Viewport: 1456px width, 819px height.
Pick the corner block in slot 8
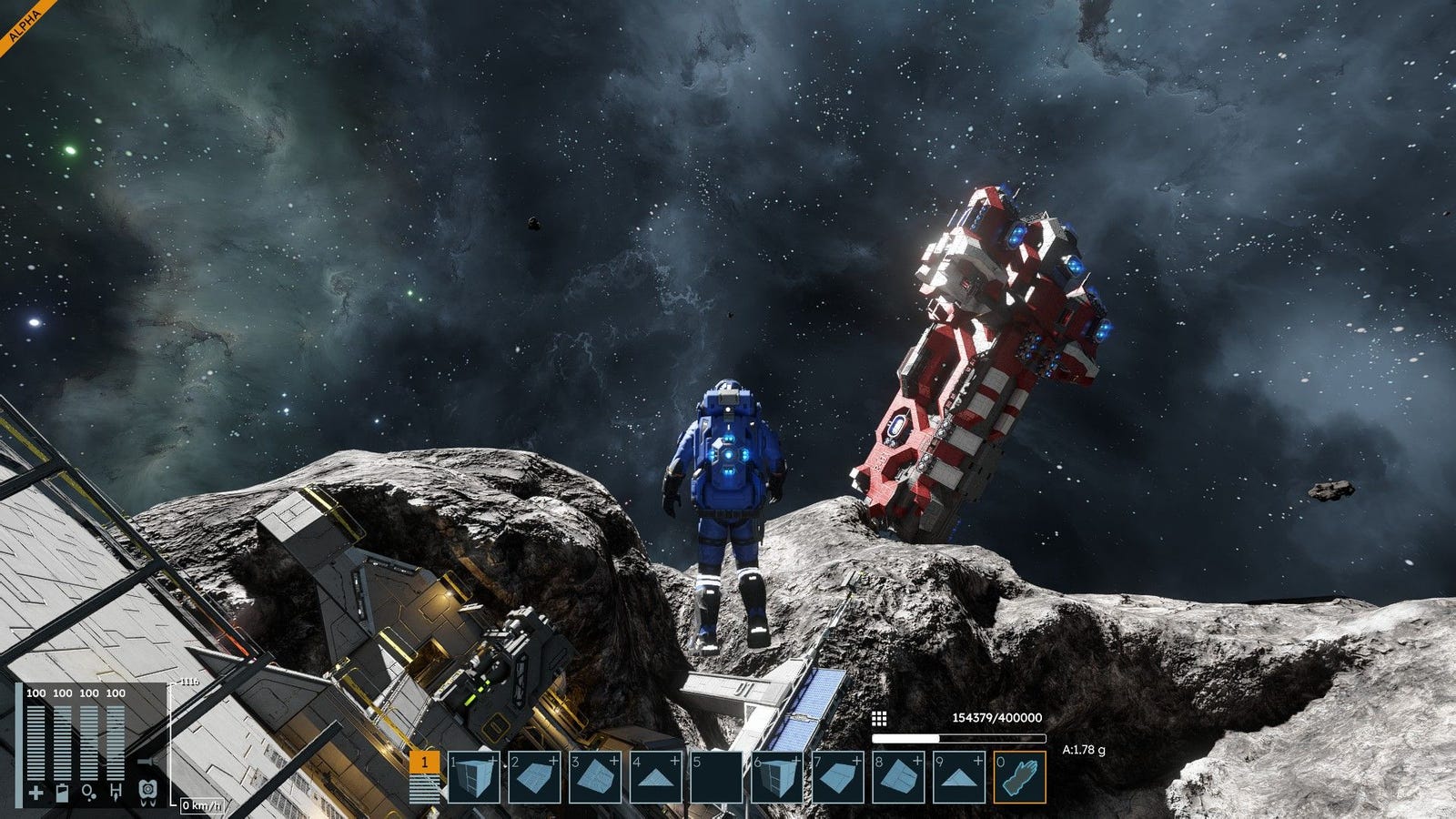pyautogui.click(x=898, y=777)
